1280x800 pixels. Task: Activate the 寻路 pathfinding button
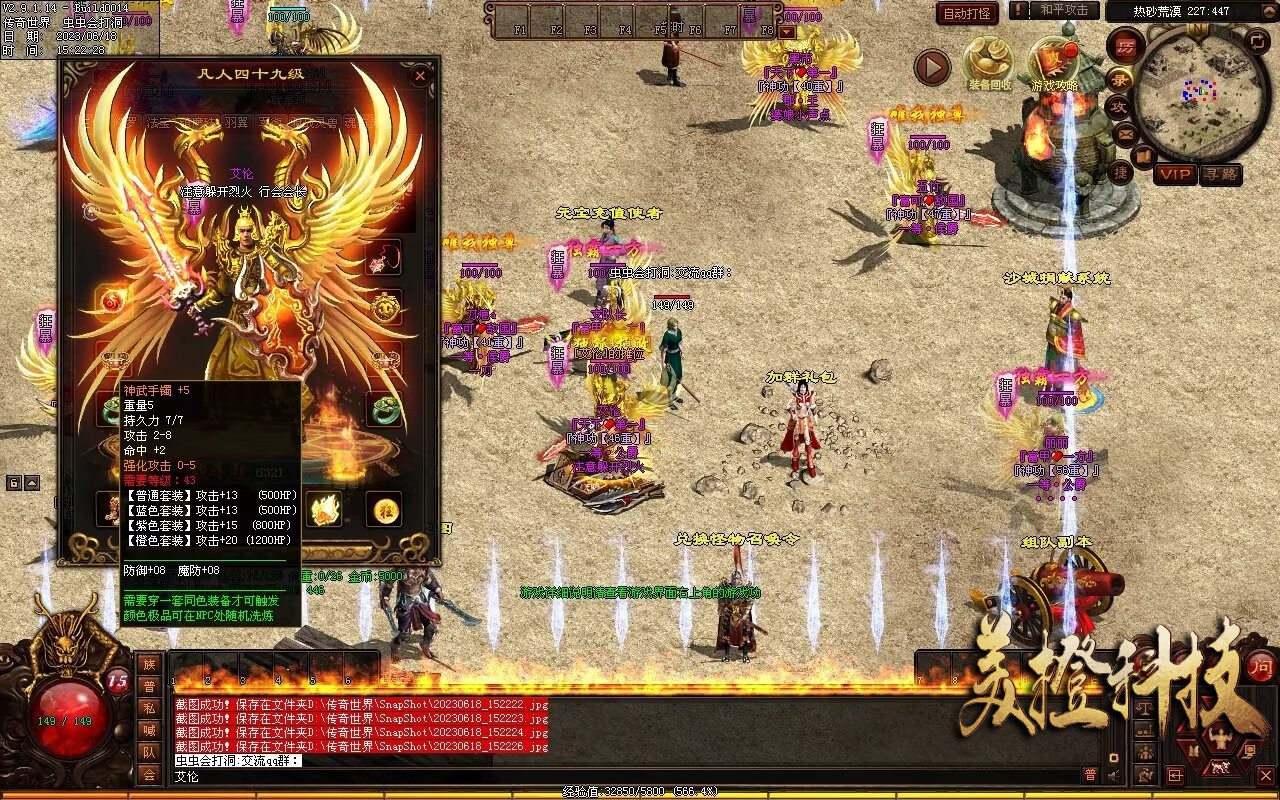click(x=1220, y=174)
